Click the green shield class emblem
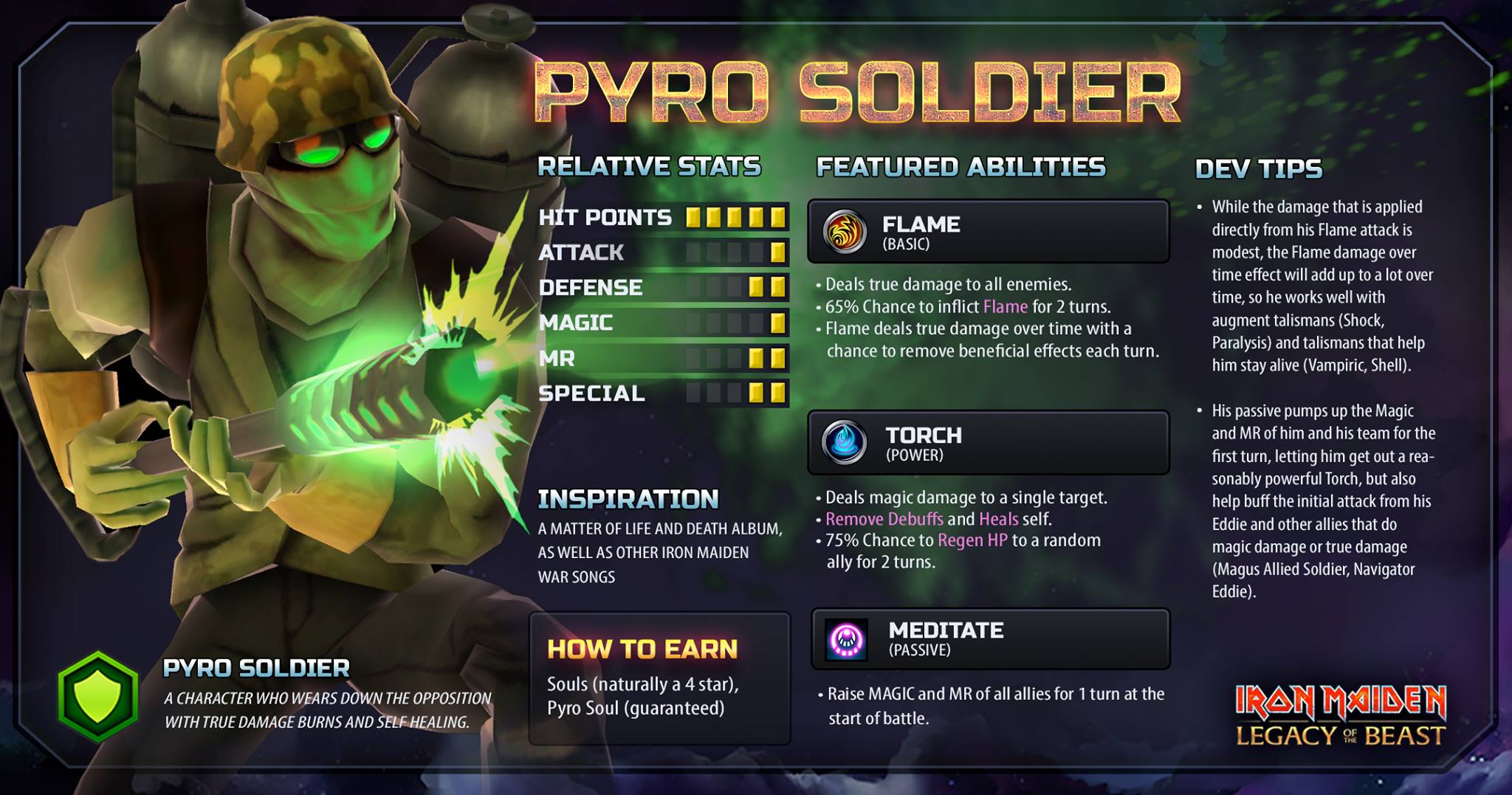Screen dimensions: 1512x795 click(x=98, y=697)
